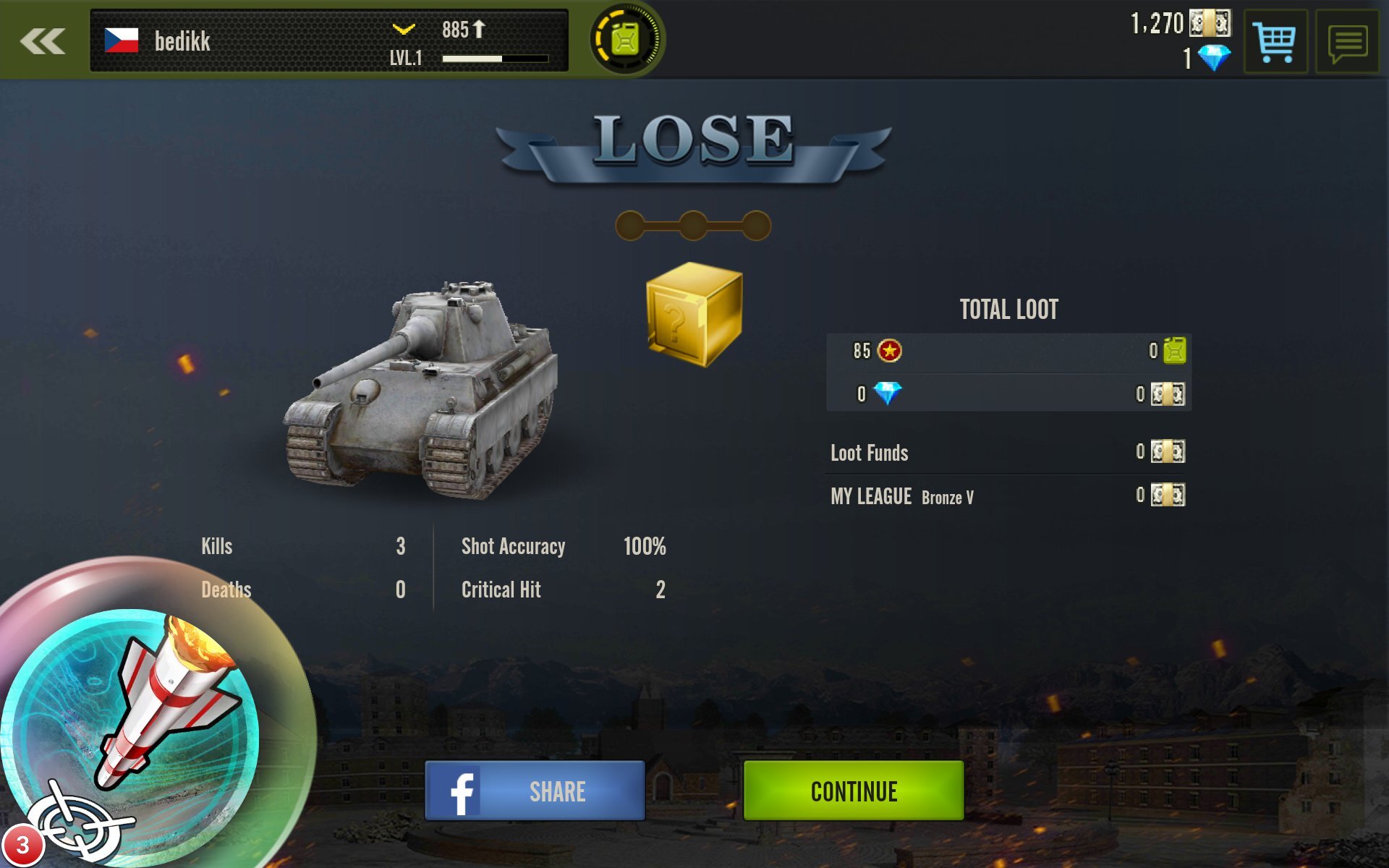The image size is (1389, 868).
Task: Click the 885 experience arrow
Action: click(x=461, y=30)
